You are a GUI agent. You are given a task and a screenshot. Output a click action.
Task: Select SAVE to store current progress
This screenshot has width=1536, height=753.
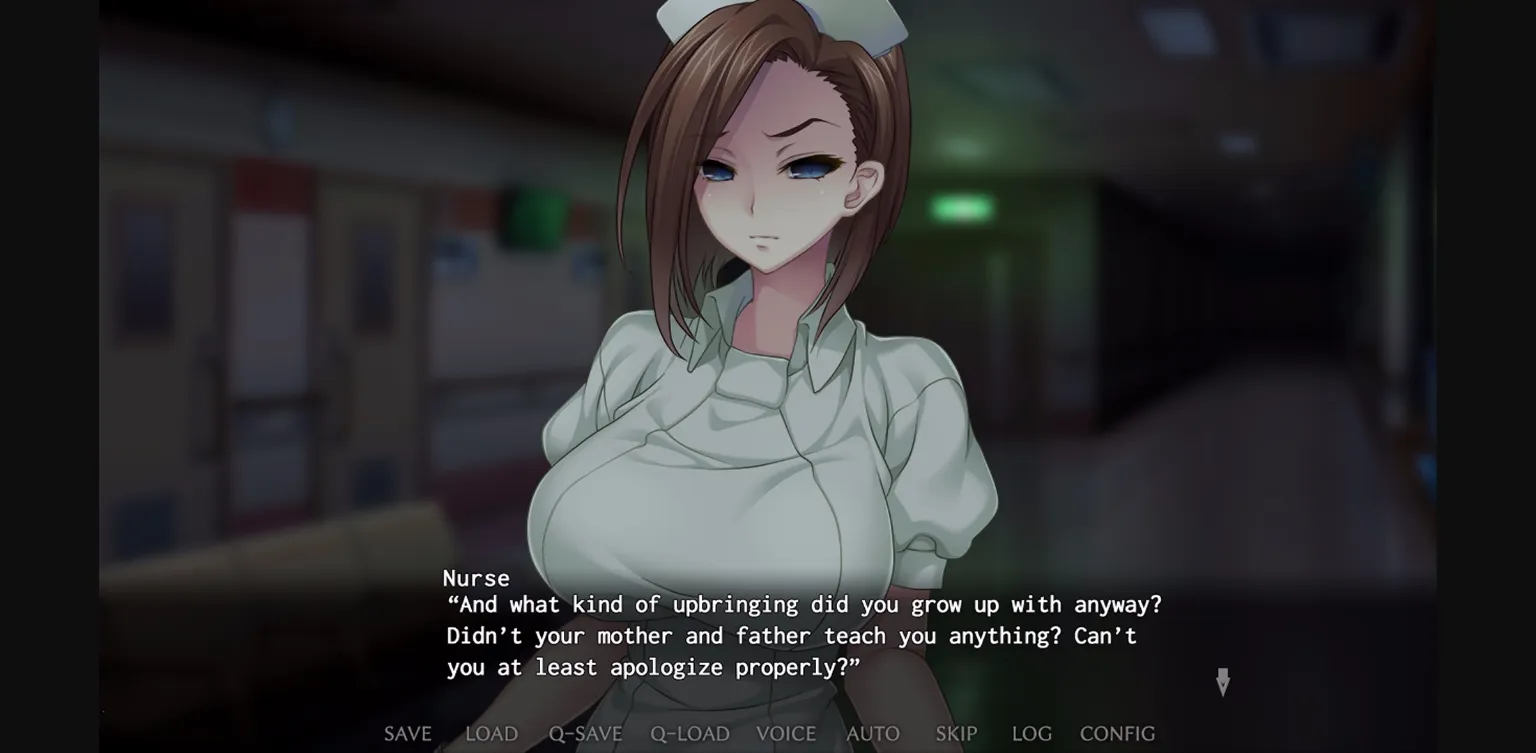407,733
